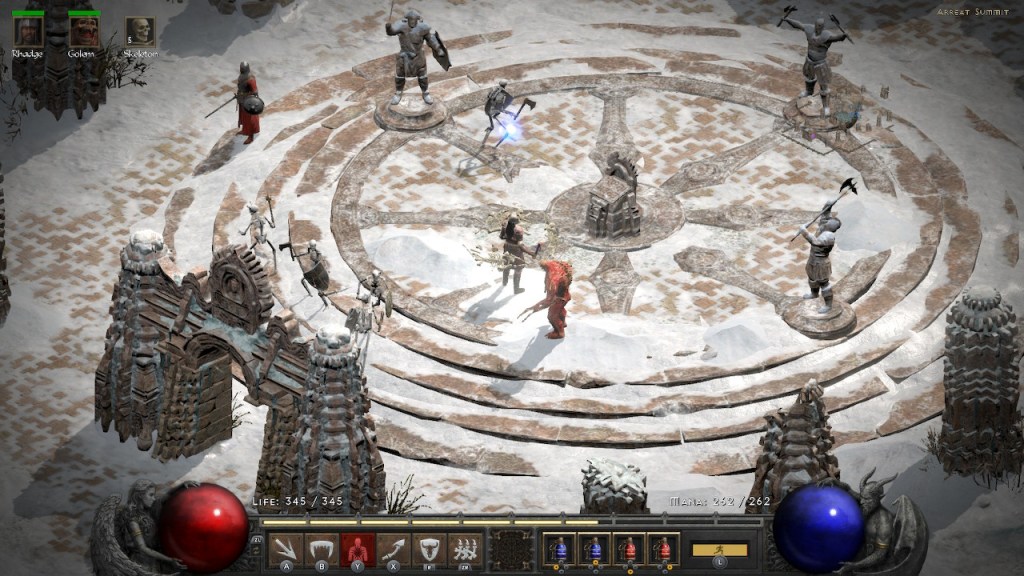Use the Teeth skill icon
Image resolution: width=1024 pixels, height=576 pixels.
pyautogui.click(x=322, y=549)
